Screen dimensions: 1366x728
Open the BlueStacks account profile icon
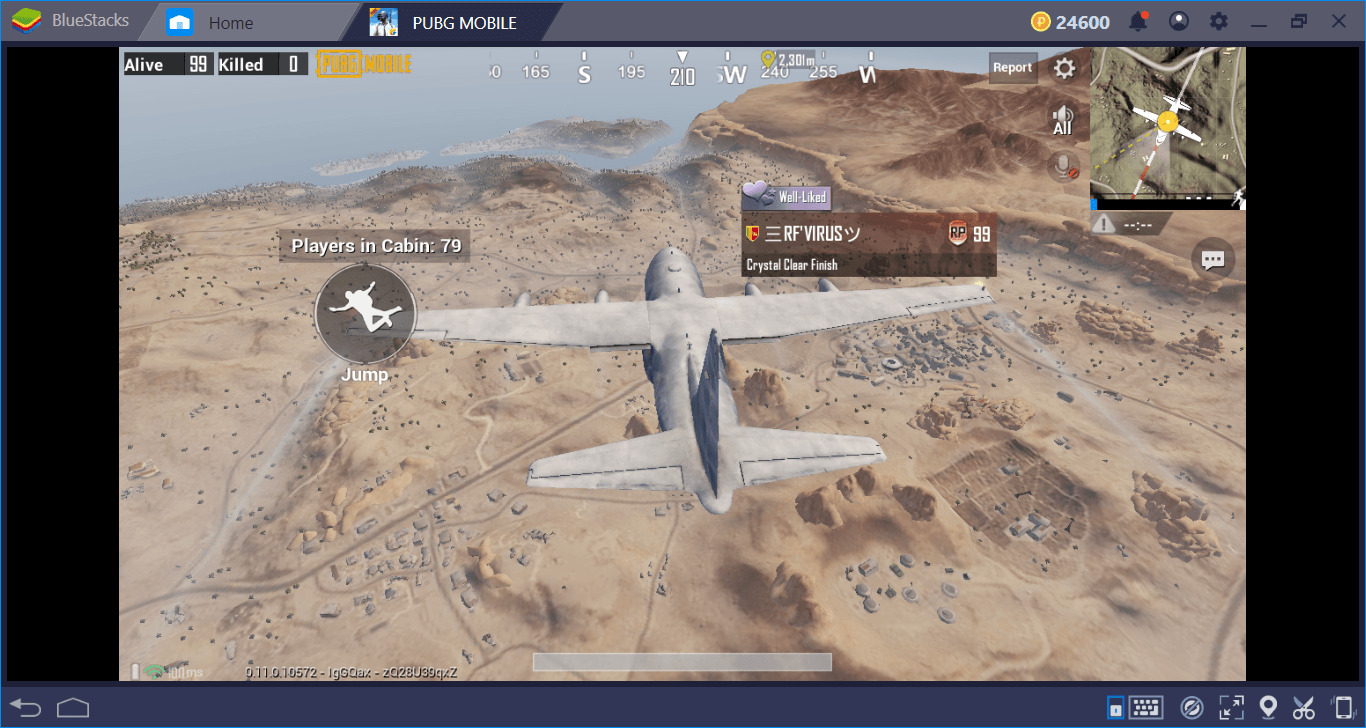coord(1180,22)
